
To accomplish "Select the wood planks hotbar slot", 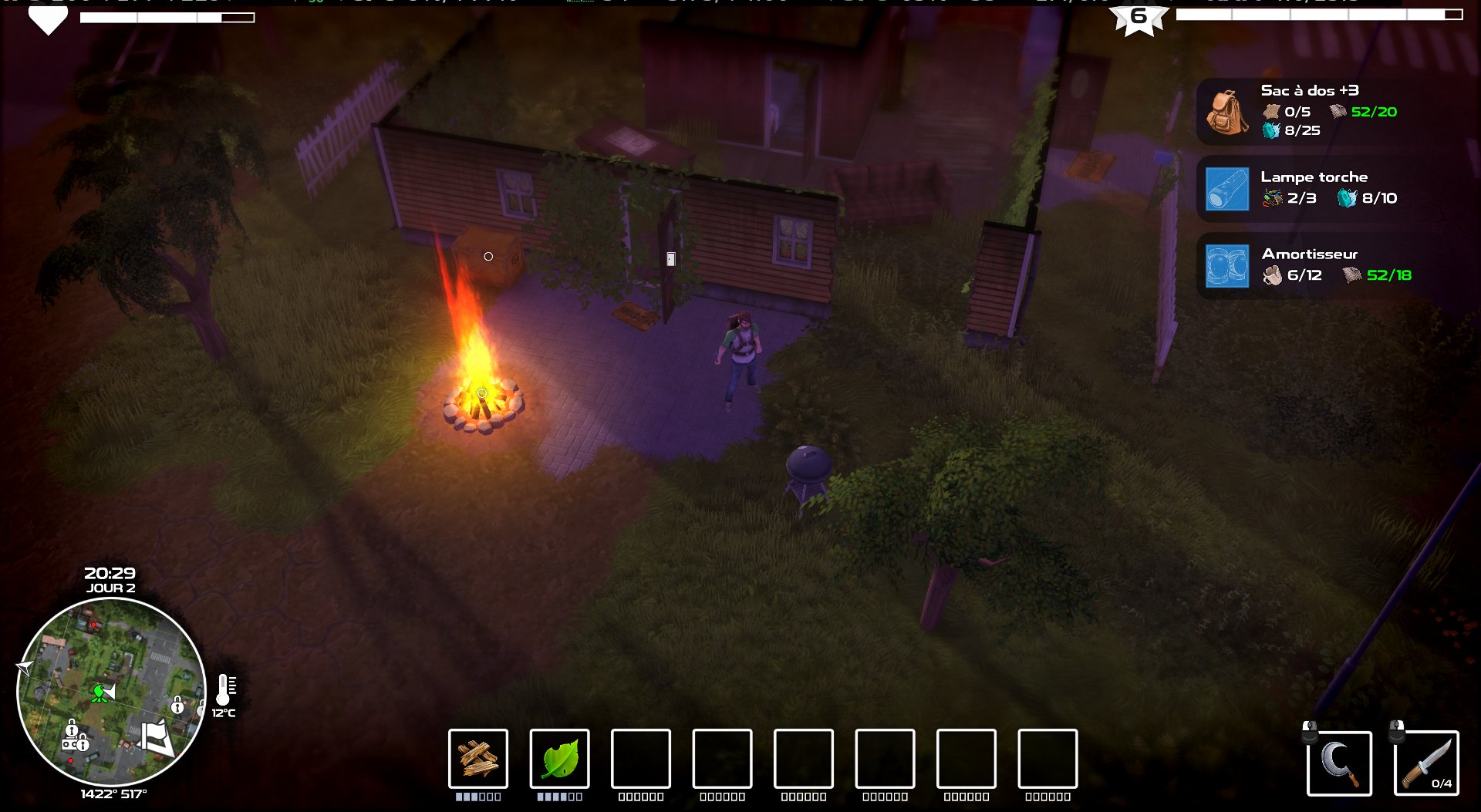I will click(478, 759).
